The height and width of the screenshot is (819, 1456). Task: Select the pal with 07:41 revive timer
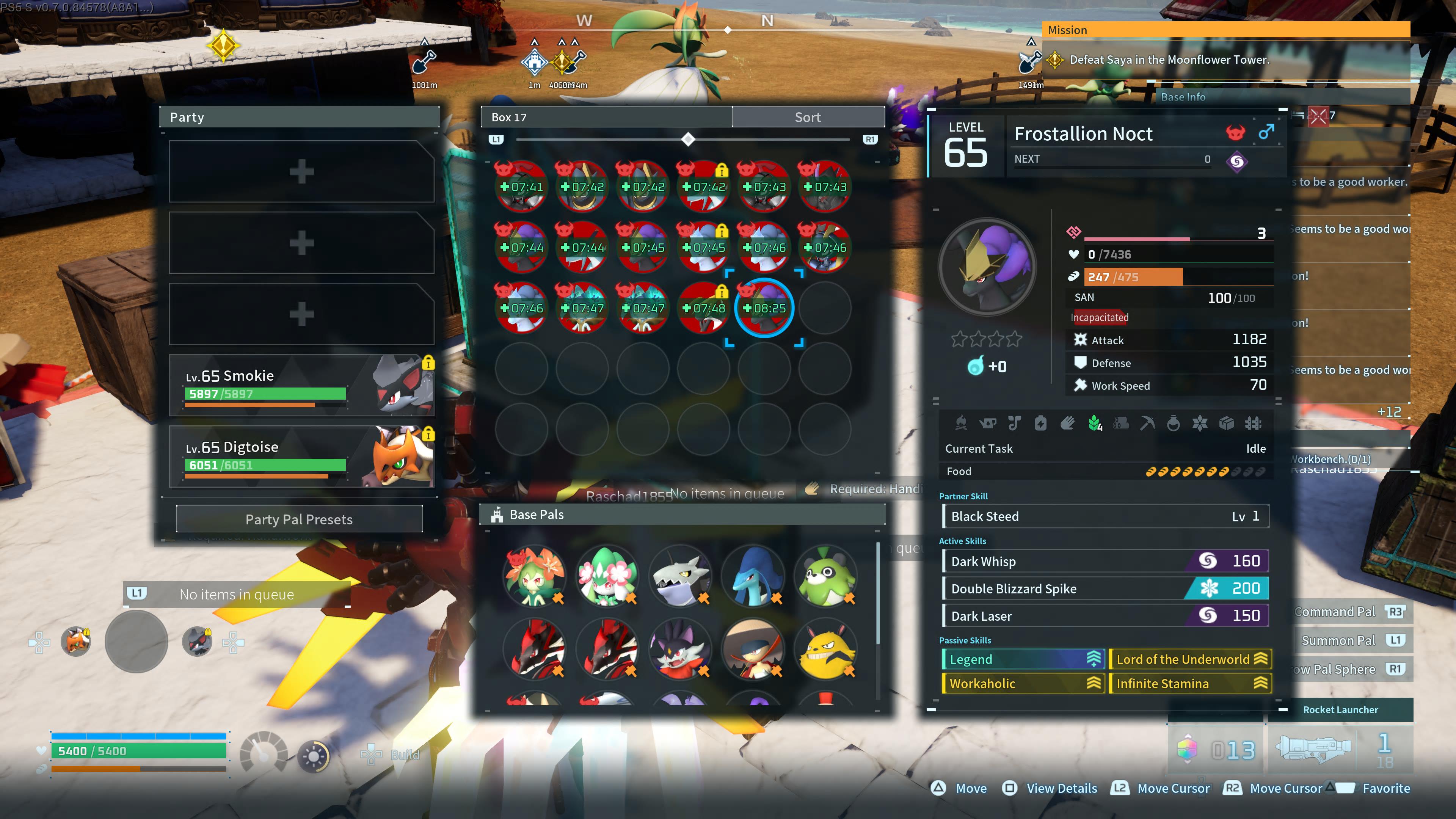coord(521,187)
